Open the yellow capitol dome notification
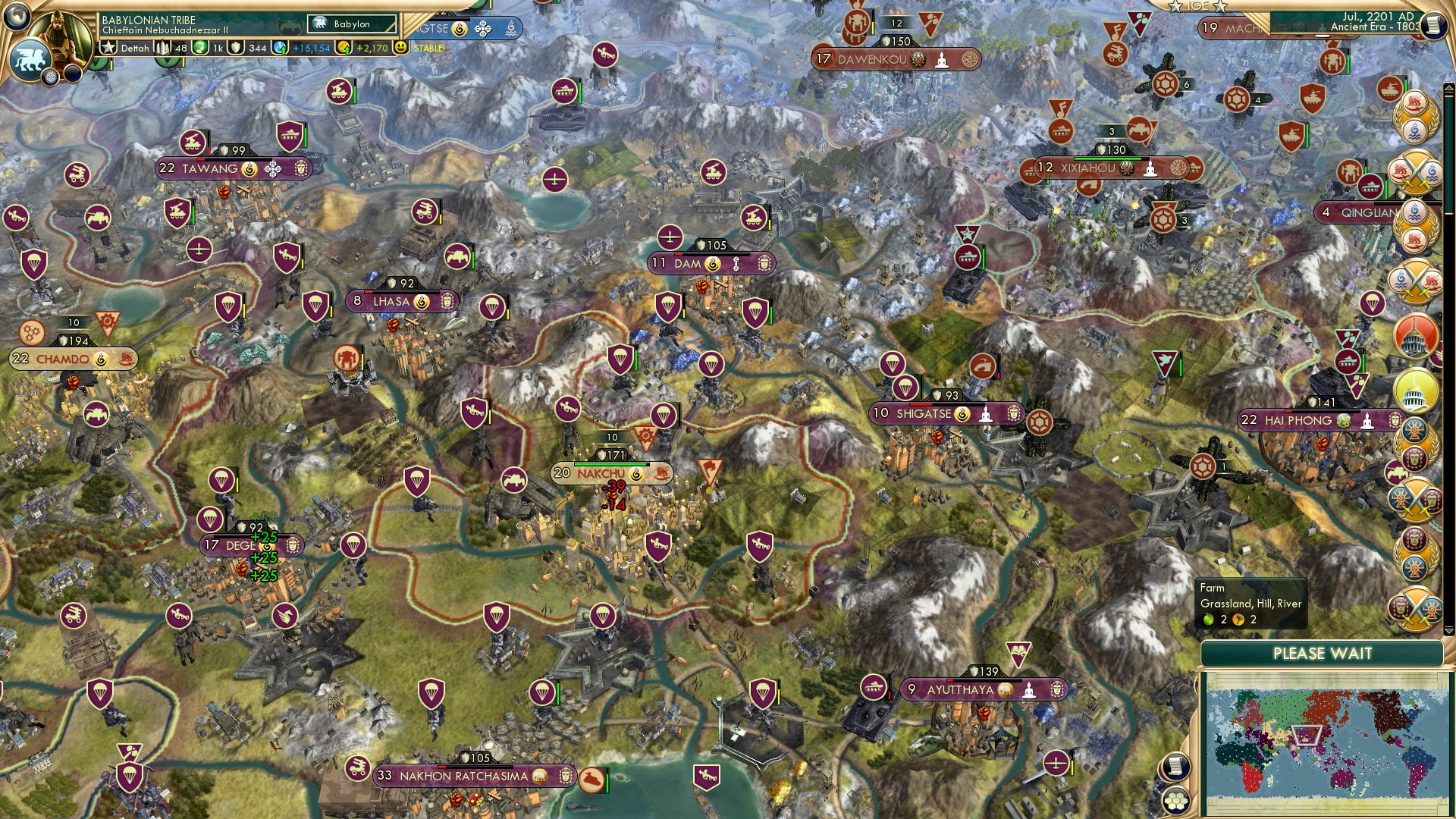Screen dimensions: 1456x819 coord(1415,391)
